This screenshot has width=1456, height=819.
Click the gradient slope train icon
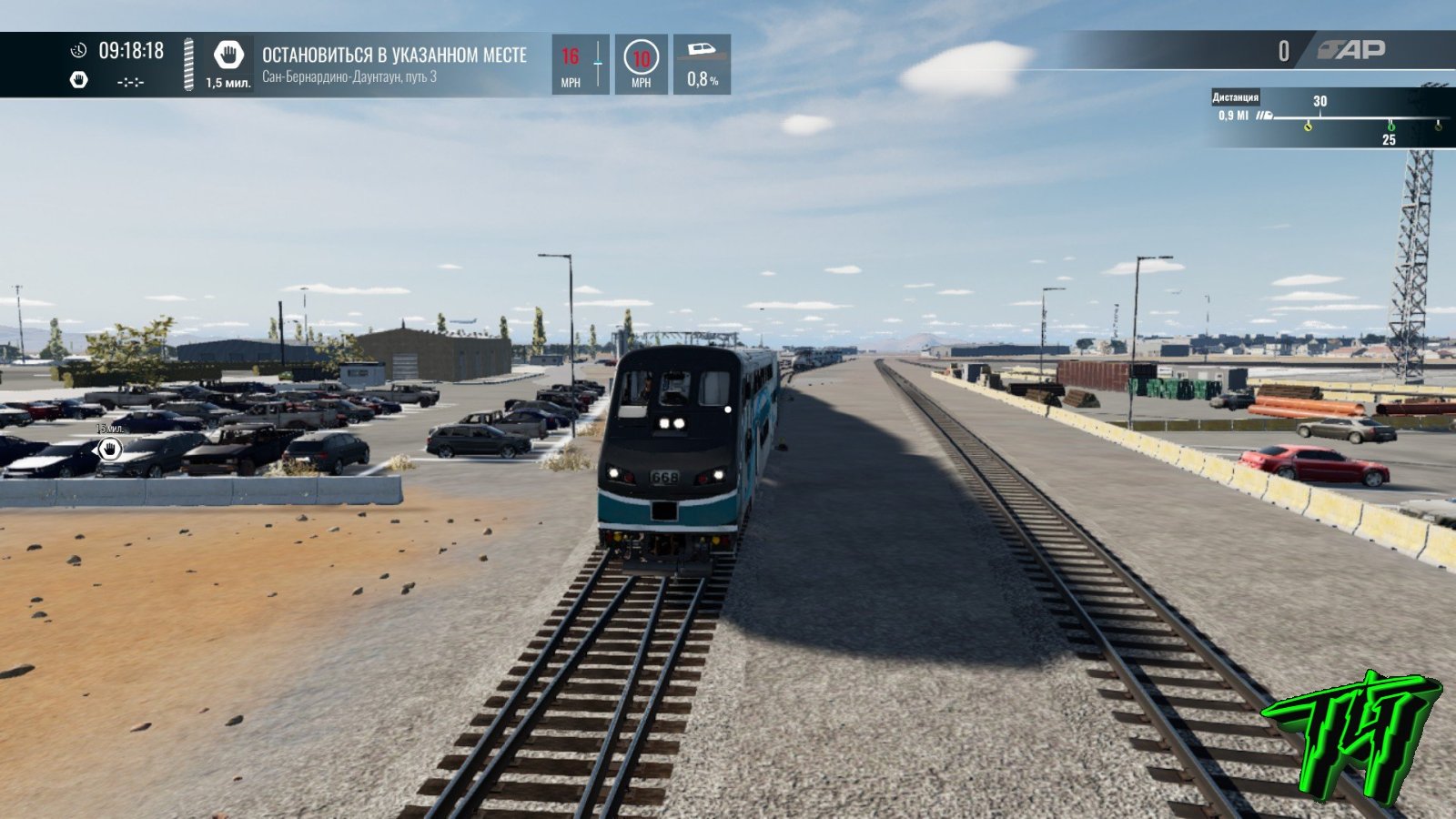pos(702,50)
